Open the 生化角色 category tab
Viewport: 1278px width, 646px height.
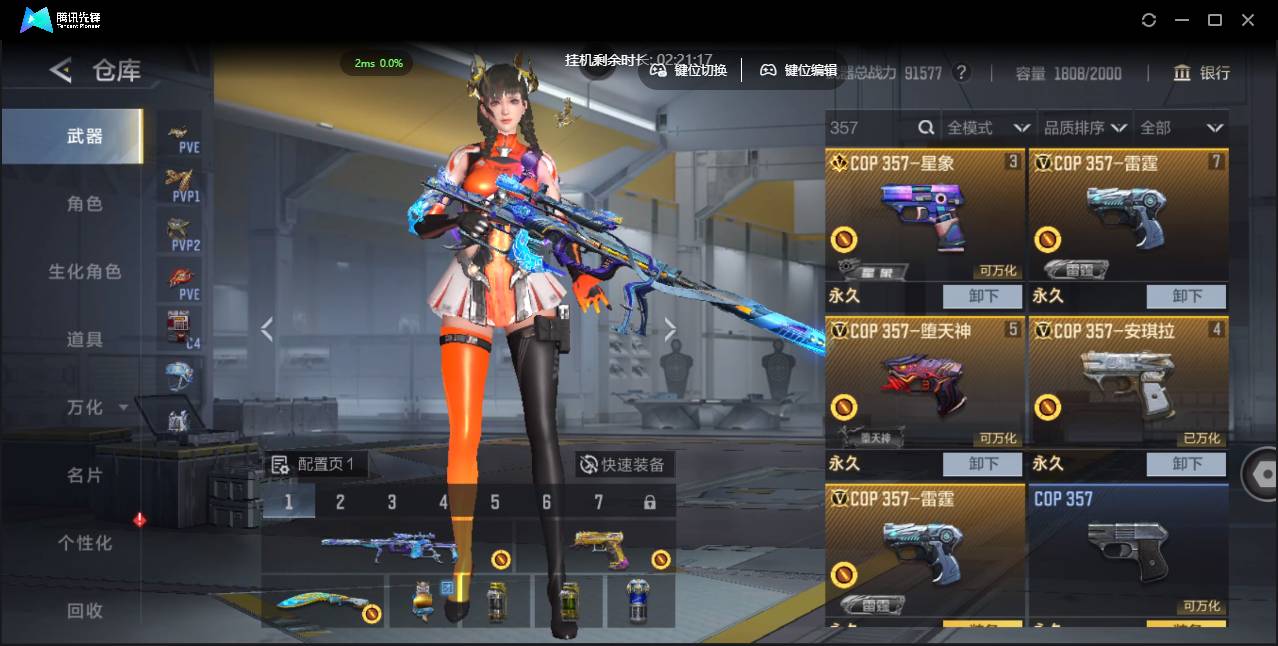(x=85, y=272)
